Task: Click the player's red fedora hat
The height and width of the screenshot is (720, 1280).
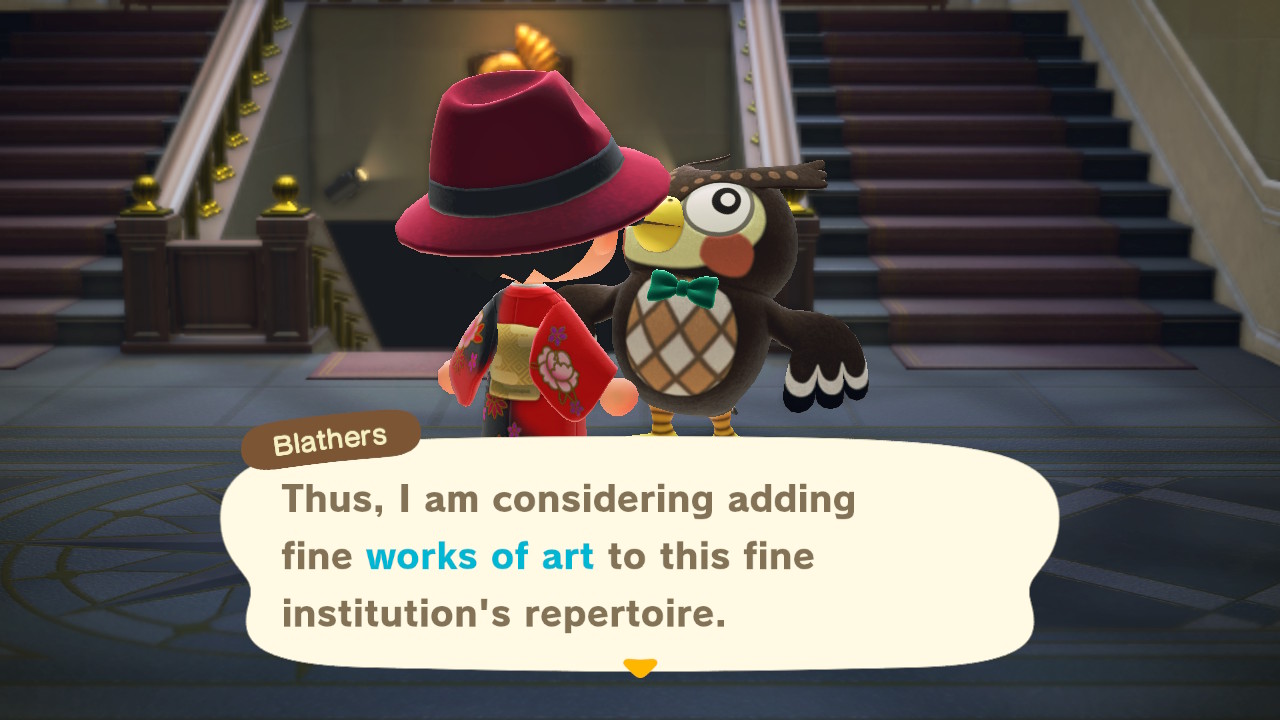Action: [520, 150]
